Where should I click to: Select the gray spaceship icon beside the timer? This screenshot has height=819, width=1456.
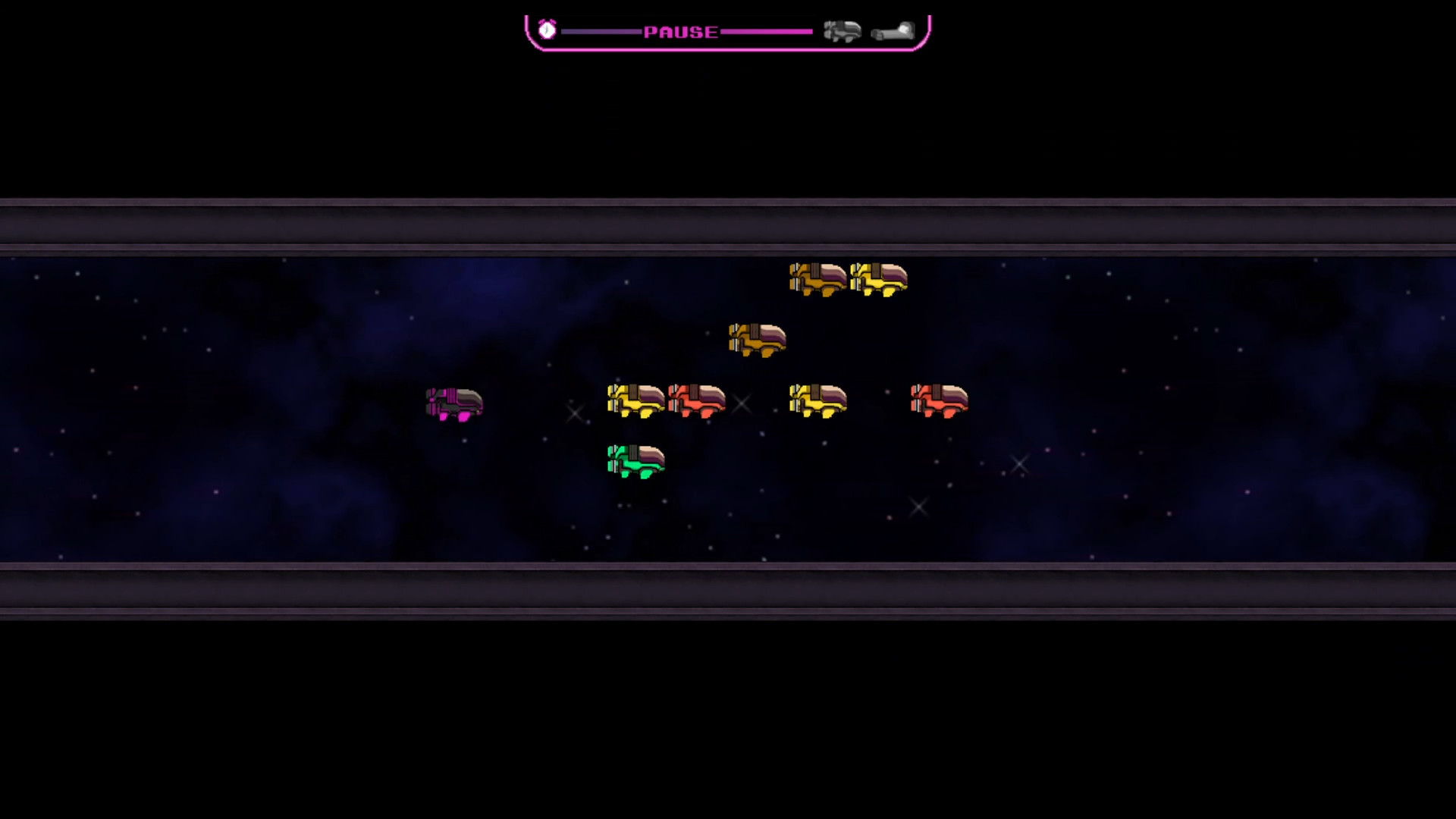point(843,31)
